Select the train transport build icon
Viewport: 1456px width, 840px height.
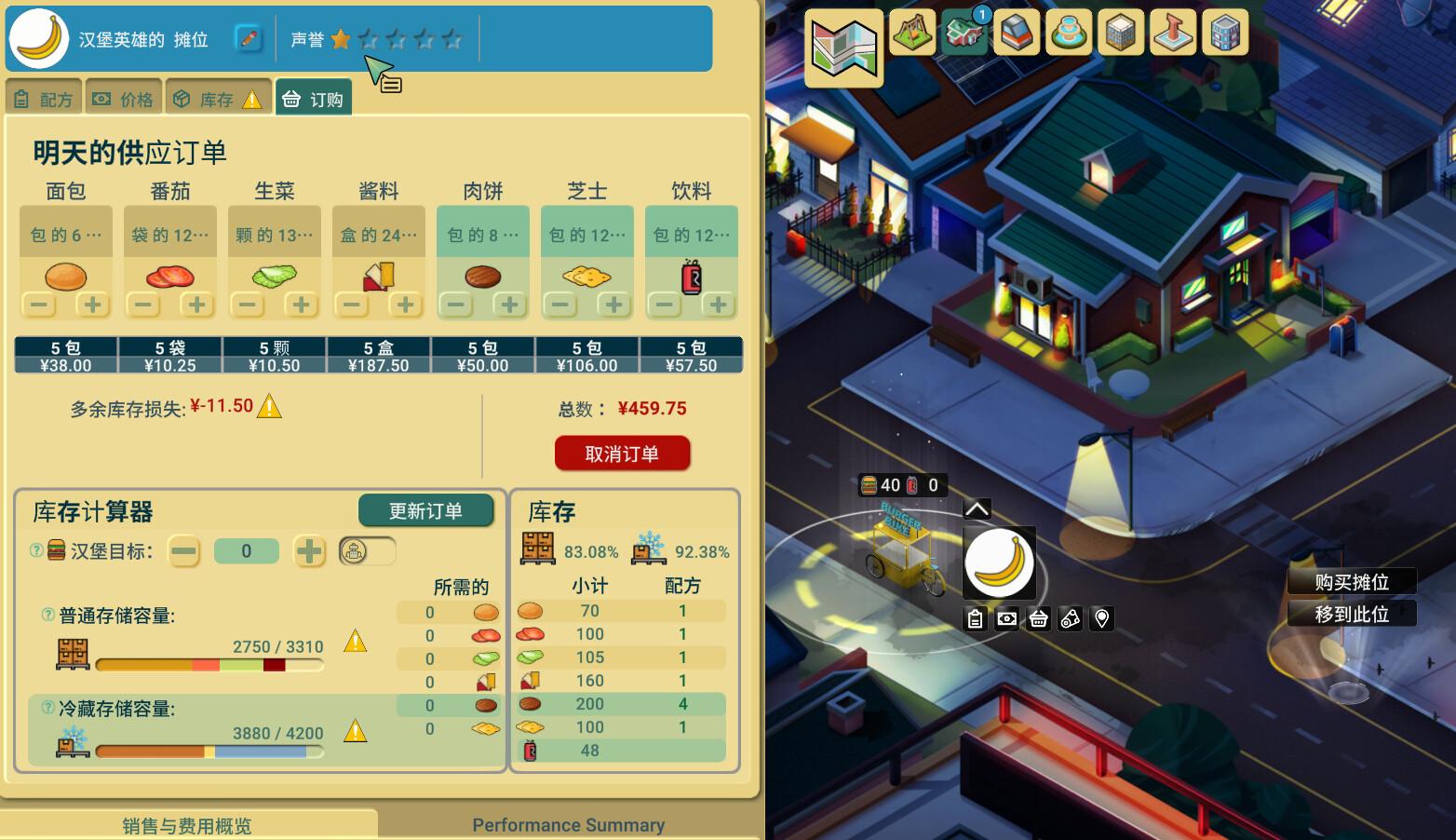click(1017, 33)
